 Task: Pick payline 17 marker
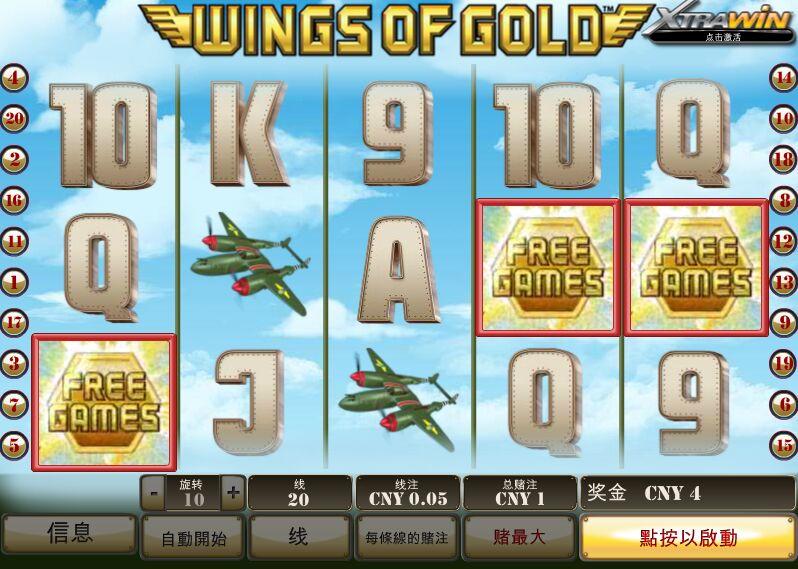point(14,323)
